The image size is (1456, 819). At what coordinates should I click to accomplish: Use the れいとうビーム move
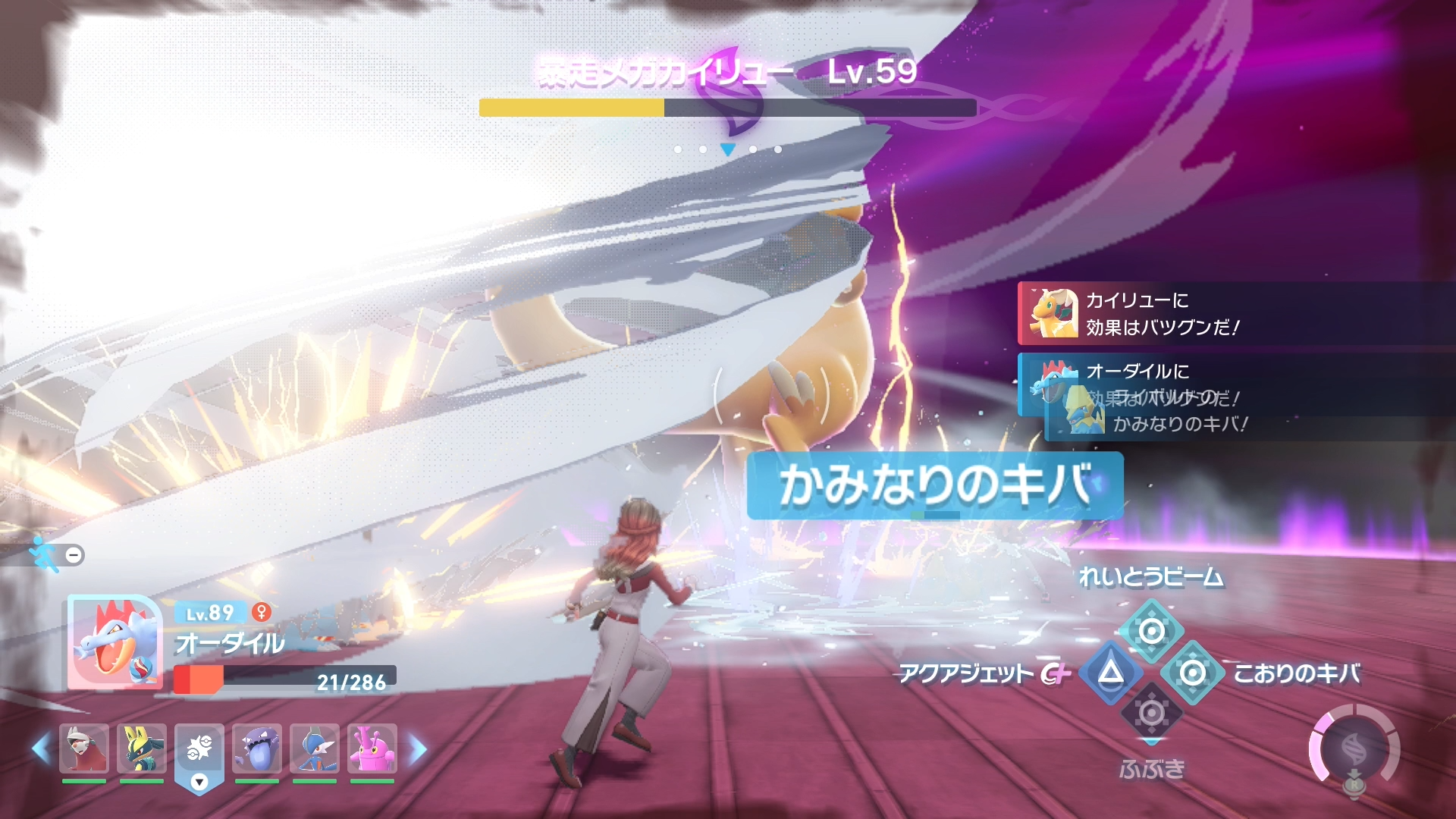[1151, 631]
